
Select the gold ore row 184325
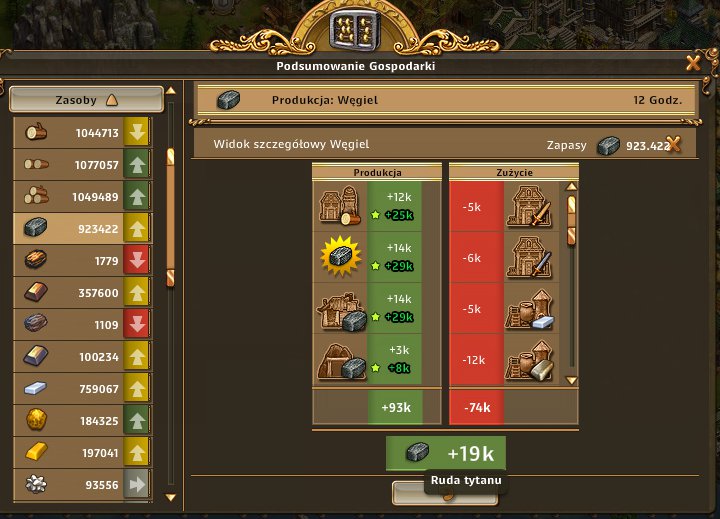pyautogui.click(x=81, y=420)
